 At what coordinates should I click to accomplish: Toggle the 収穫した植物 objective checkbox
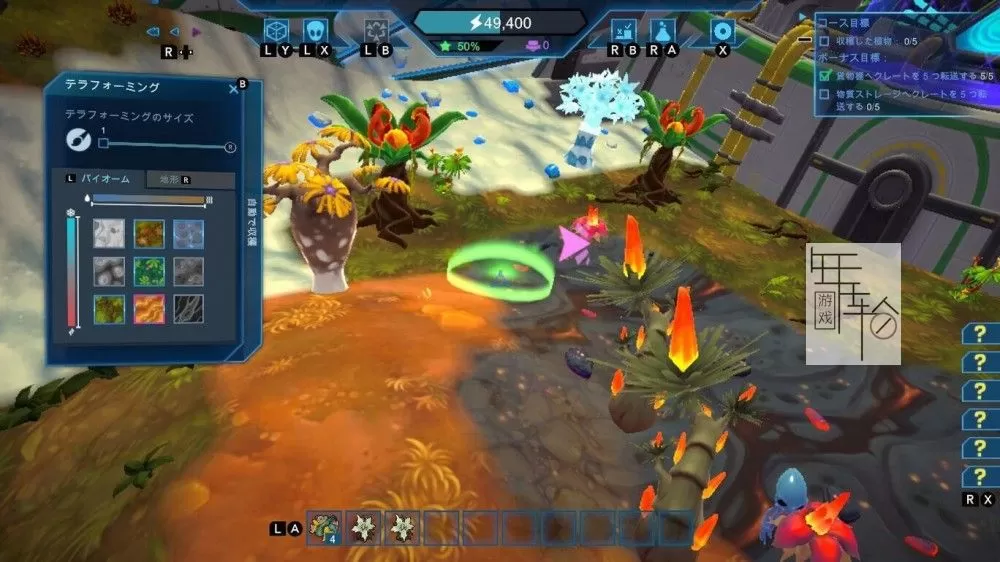(824, 41)
